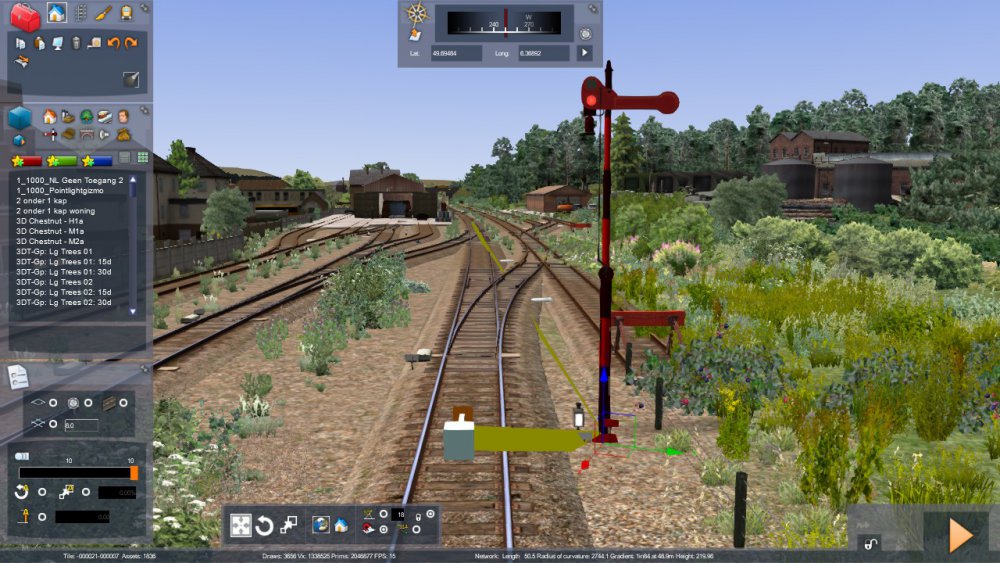Open the red toolbox main menu

tap(25, 16)
